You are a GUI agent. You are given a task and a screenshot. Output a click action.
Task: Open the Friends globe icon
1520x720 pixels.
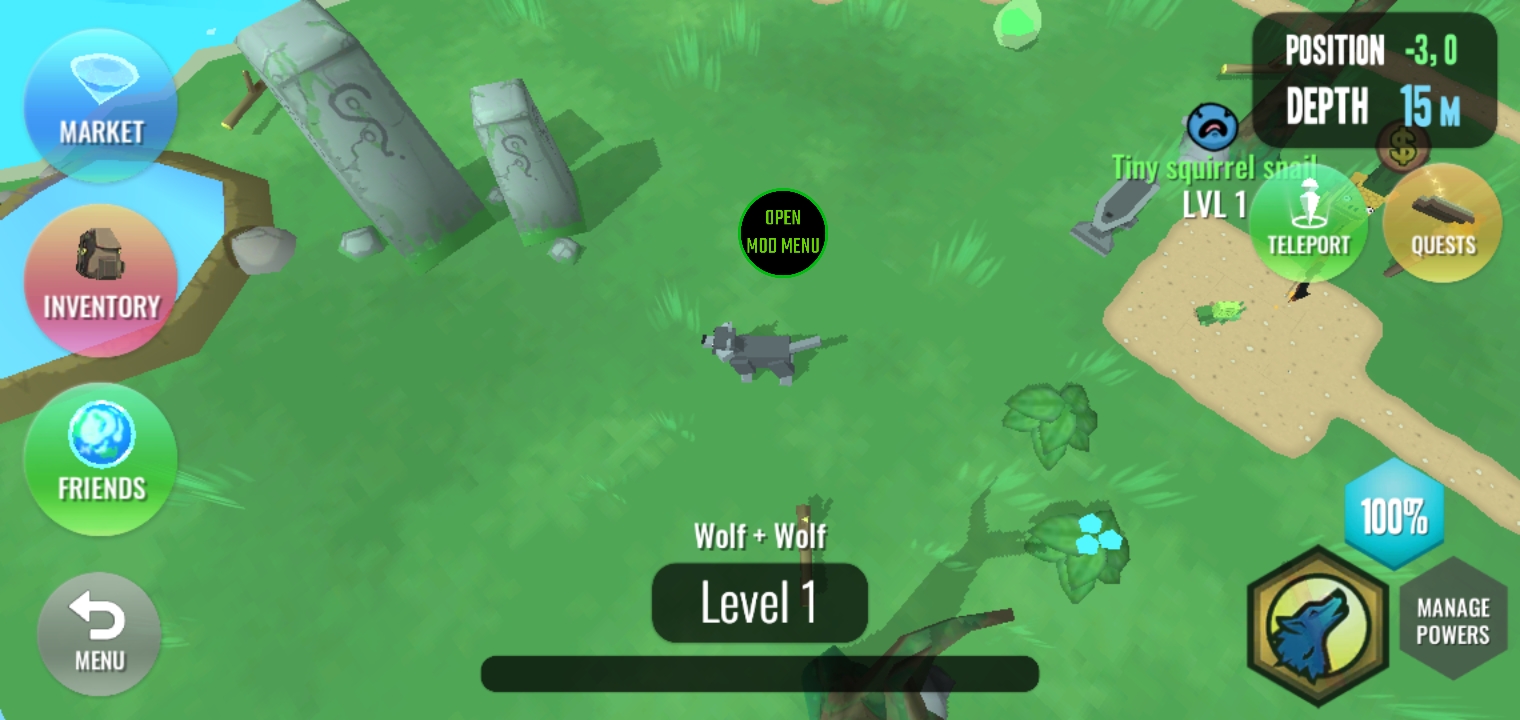click(99, 458)
